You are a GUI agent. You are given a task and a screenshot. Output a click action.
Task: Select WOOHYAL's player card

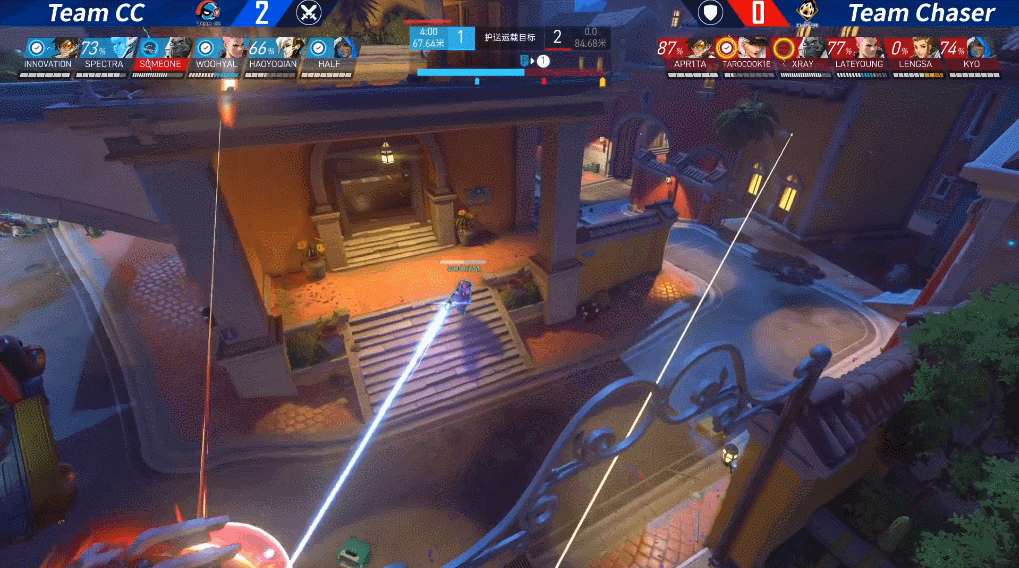(x=218, y=53)
